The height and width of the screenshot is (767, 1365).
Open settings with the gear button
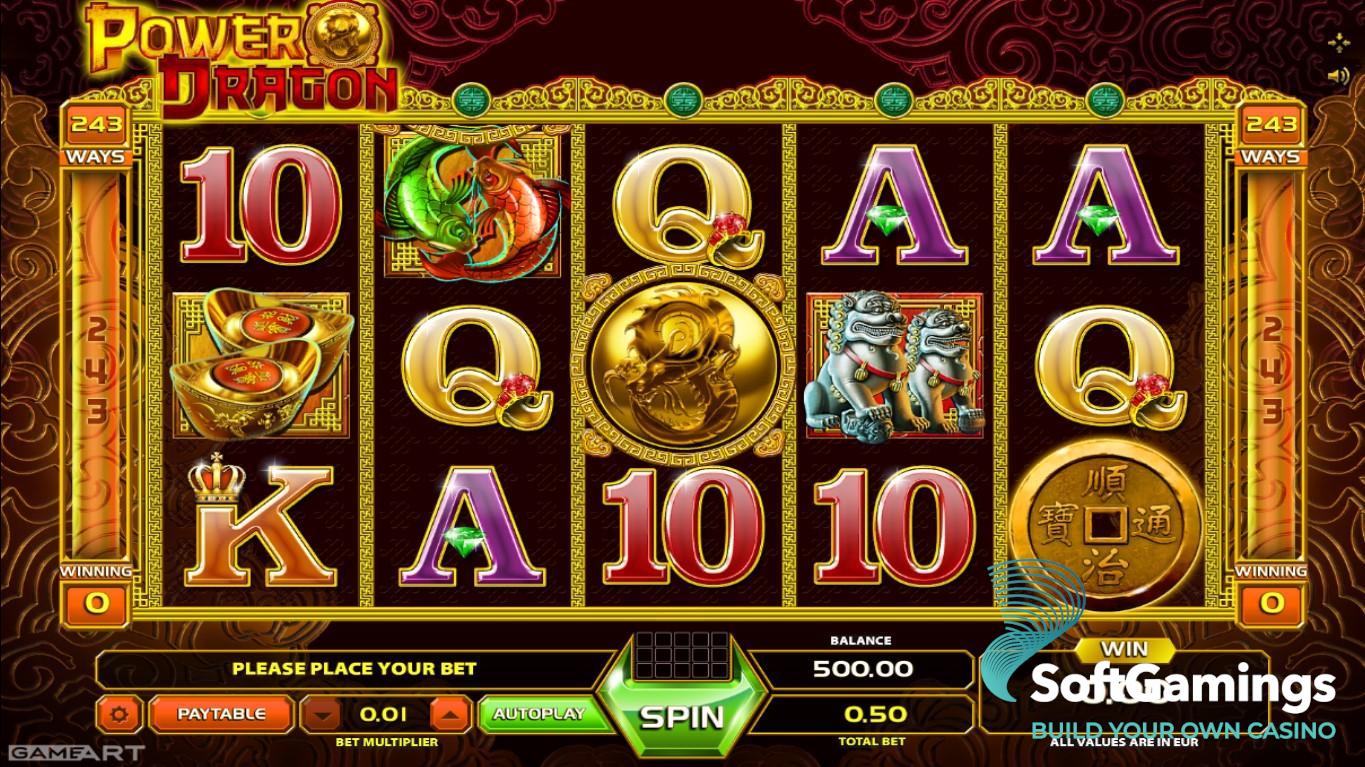[120, 714]
